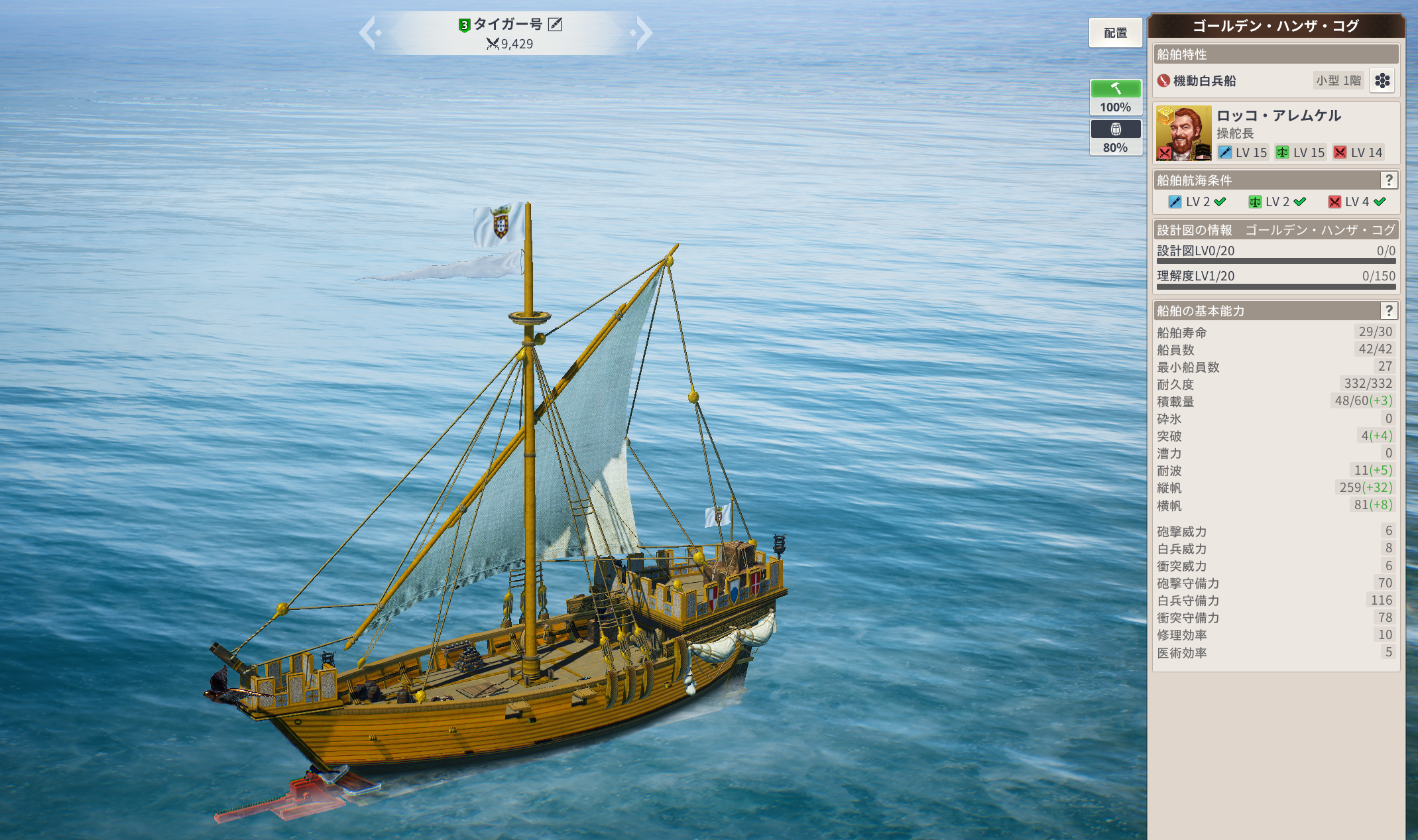Image resolution: width=1418 pixels, height=840 pixels.
Task: Select the green repair hammer 100% indicator
Action: point(1116,97)
